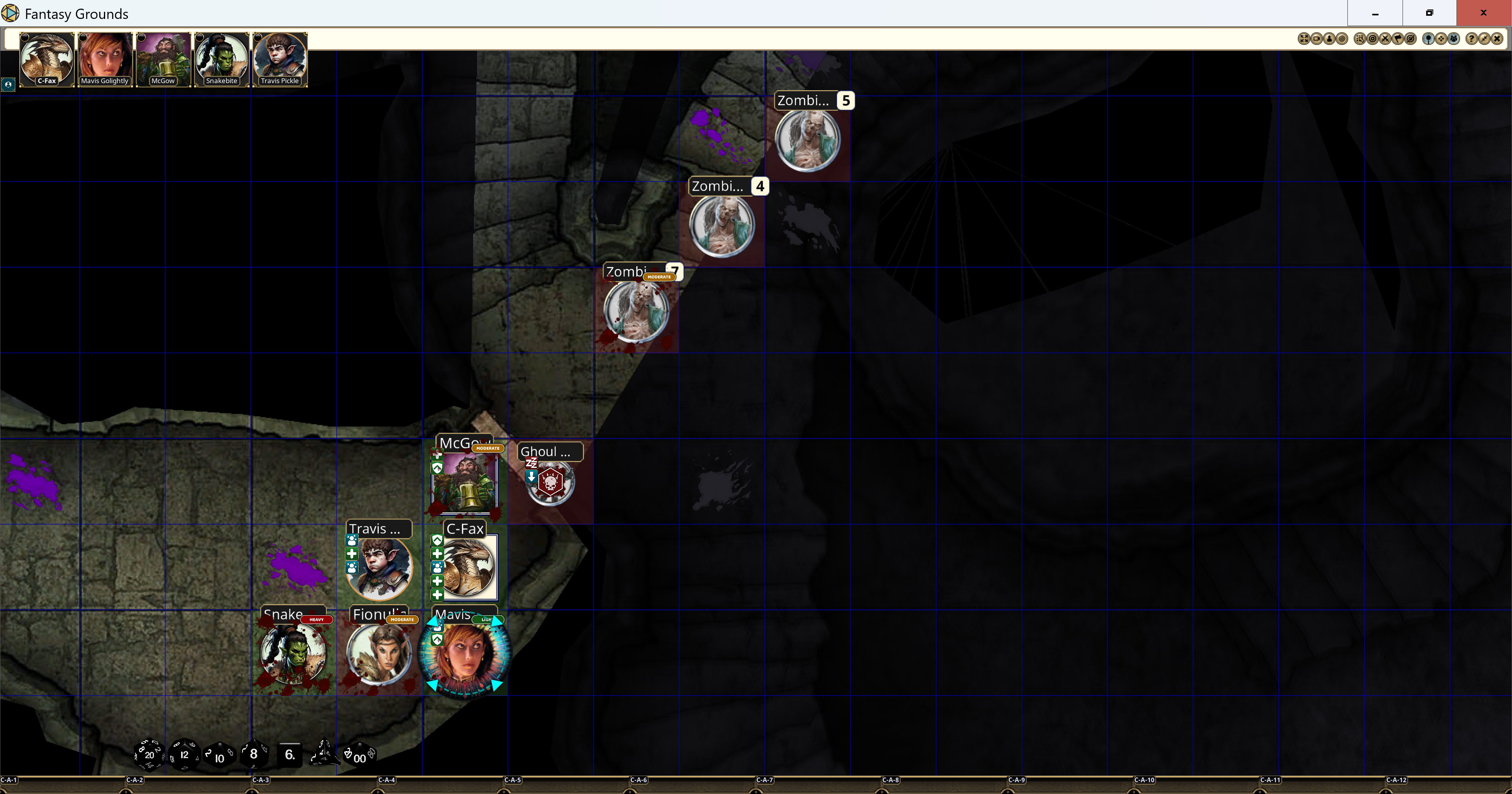This screenshot has height=794, width=1512.
Task: Toggle the blue pin pointer icon in the toolbar
Action: click(x=1429, y=39)
